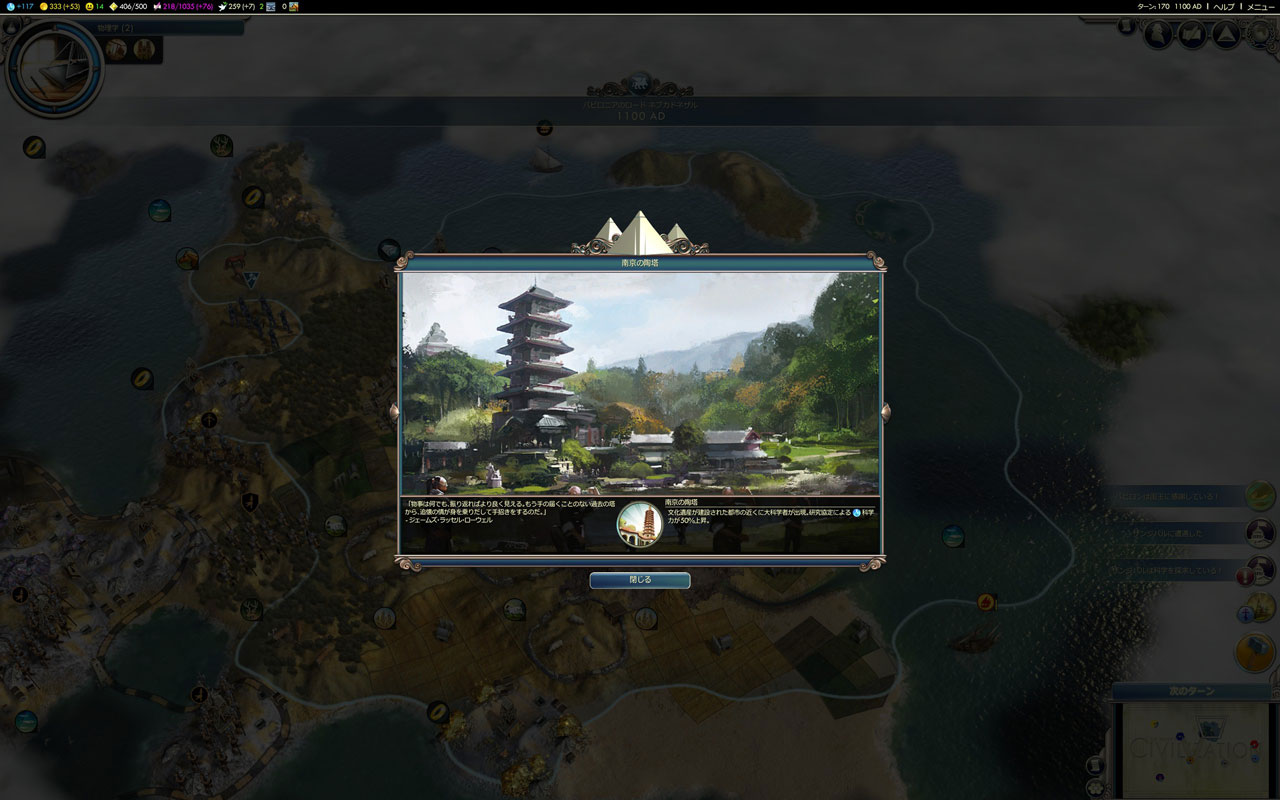Open the advisors bust icon
Screen dimensions: 1280x800
(x=1158, y=35)
